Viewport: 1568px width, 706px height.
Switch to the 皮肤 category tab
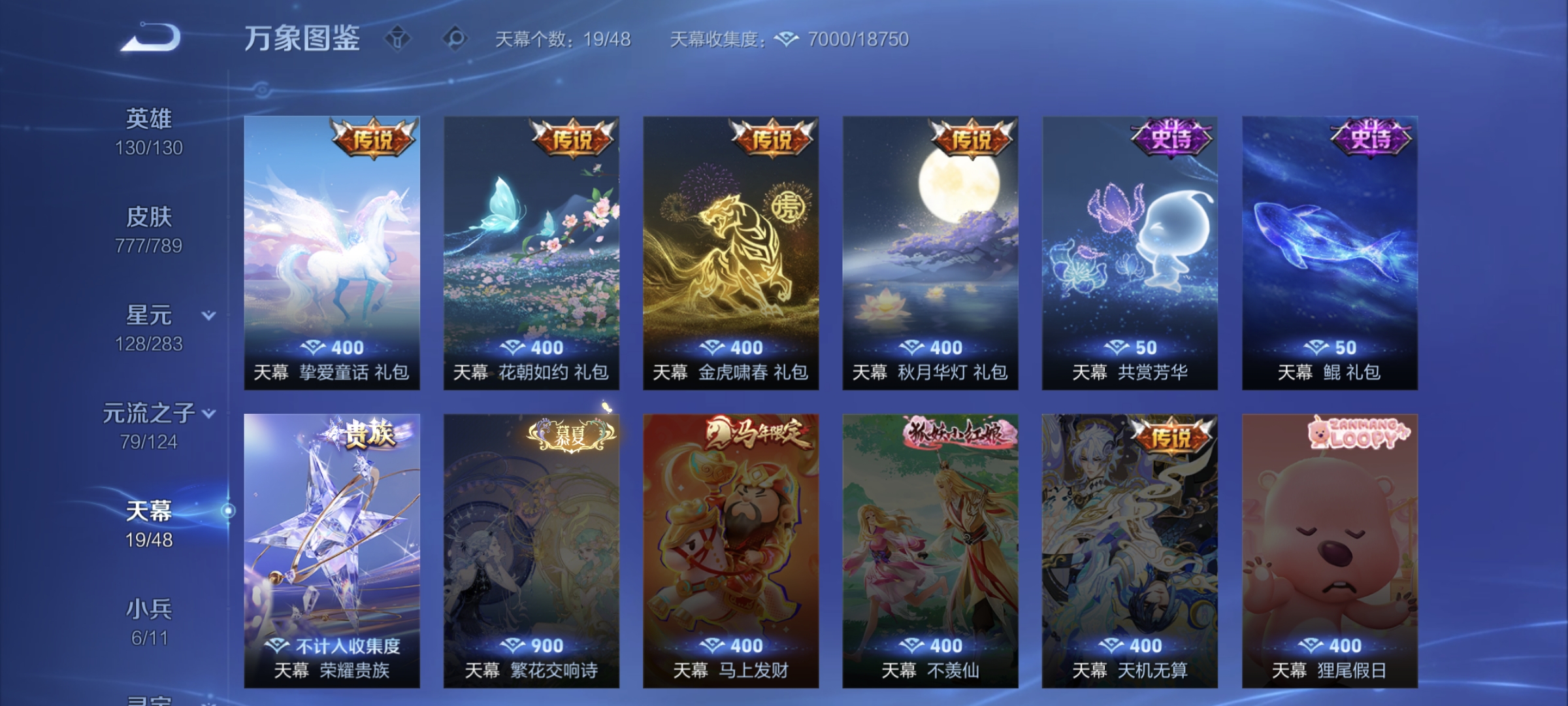[x=150, y=216]
